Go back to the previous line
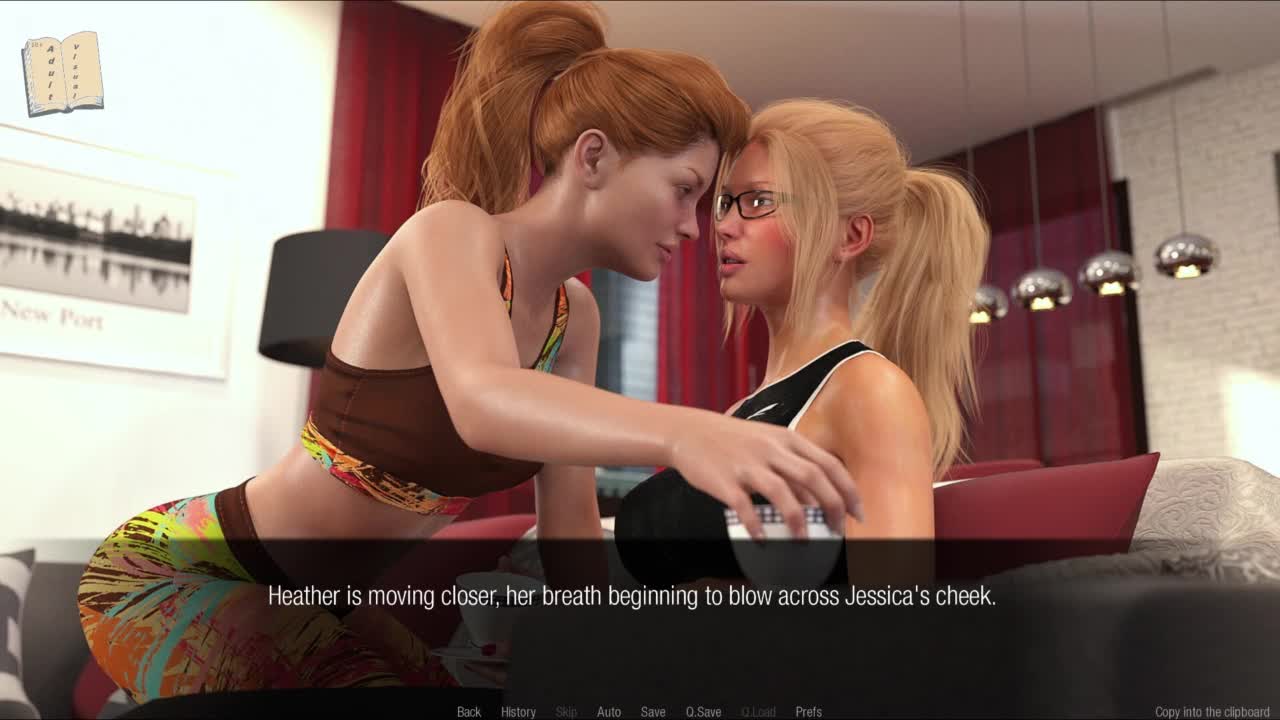The width and height of the screenshot is (1280, 720). (x=469, y=712)
